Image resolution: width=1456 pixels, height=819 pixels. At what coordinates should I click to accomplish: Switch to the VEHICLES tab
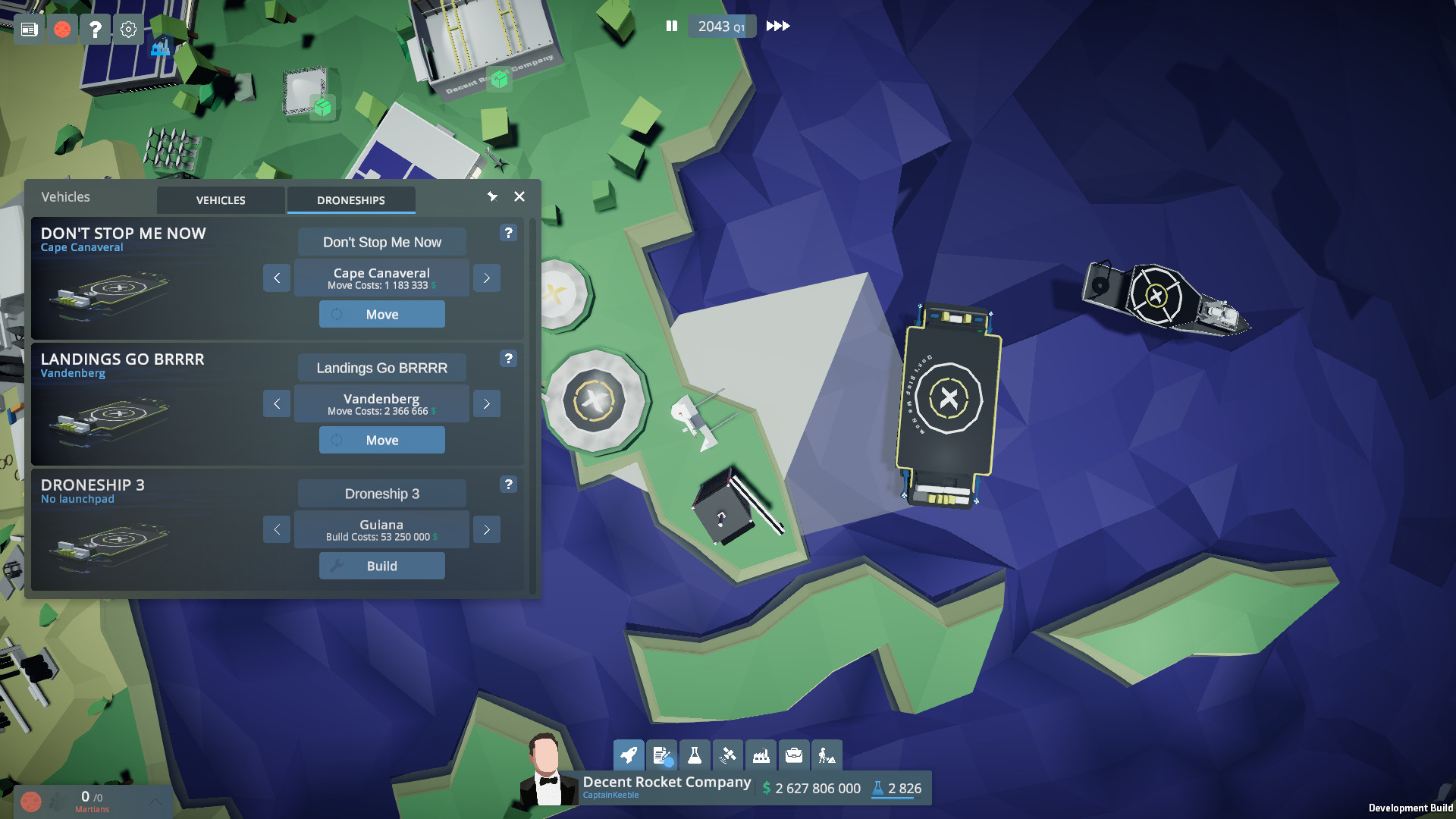click(220, 199)
